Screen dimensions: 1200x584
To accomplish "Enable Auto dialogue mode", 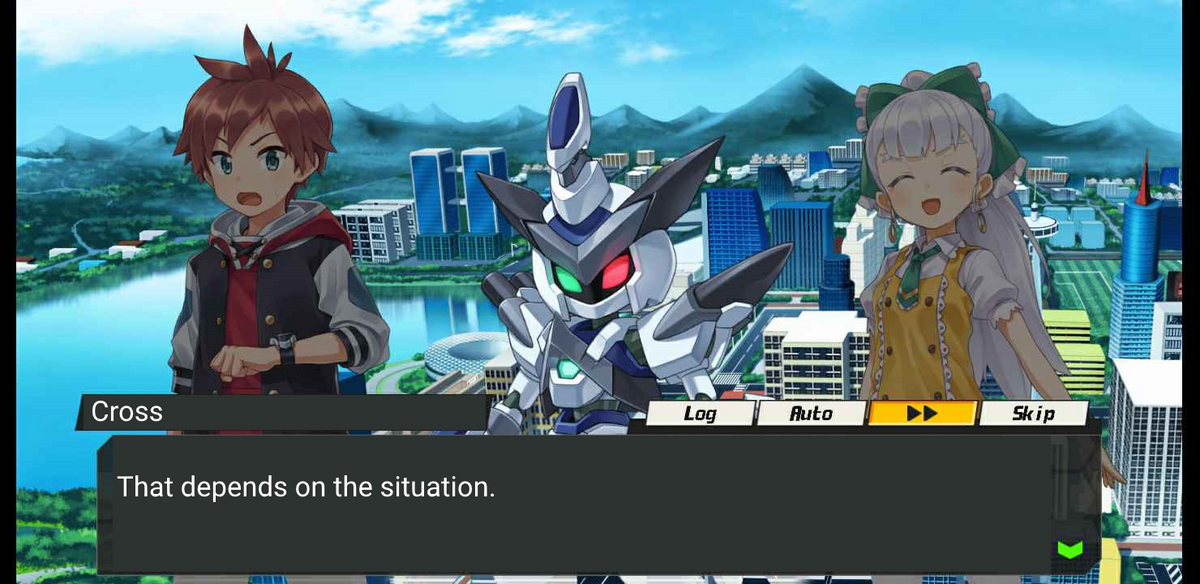I will tap(811, 413).
